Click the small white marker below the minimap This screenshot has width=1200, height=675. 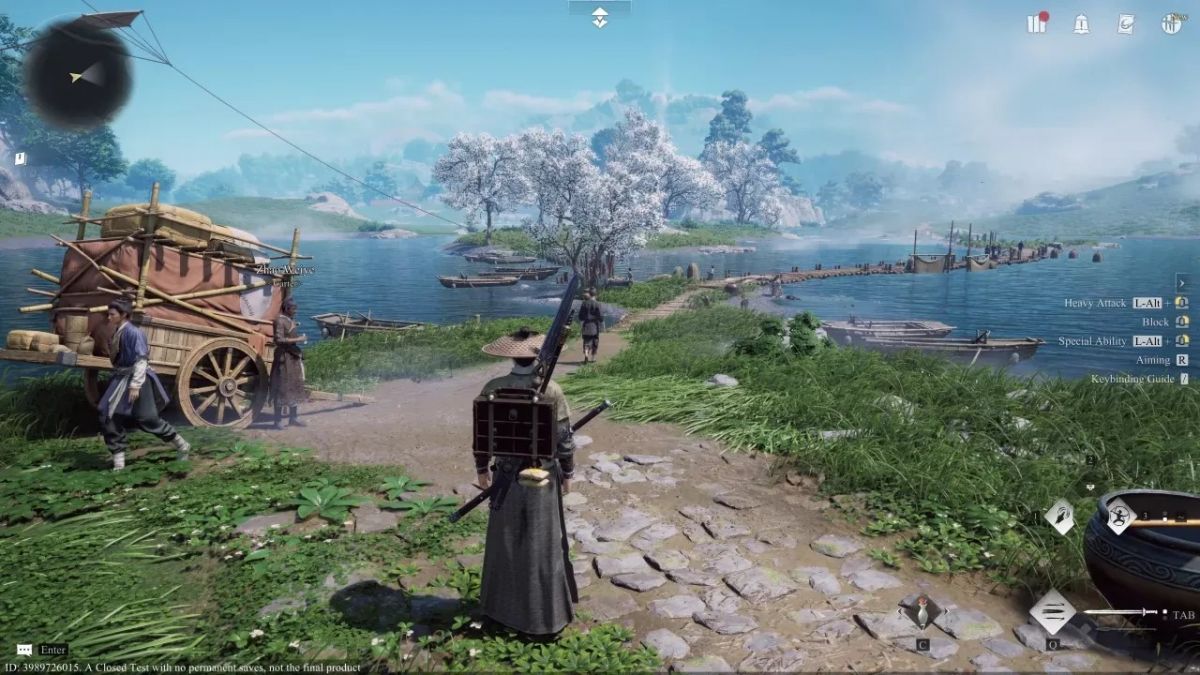[19, 158]
